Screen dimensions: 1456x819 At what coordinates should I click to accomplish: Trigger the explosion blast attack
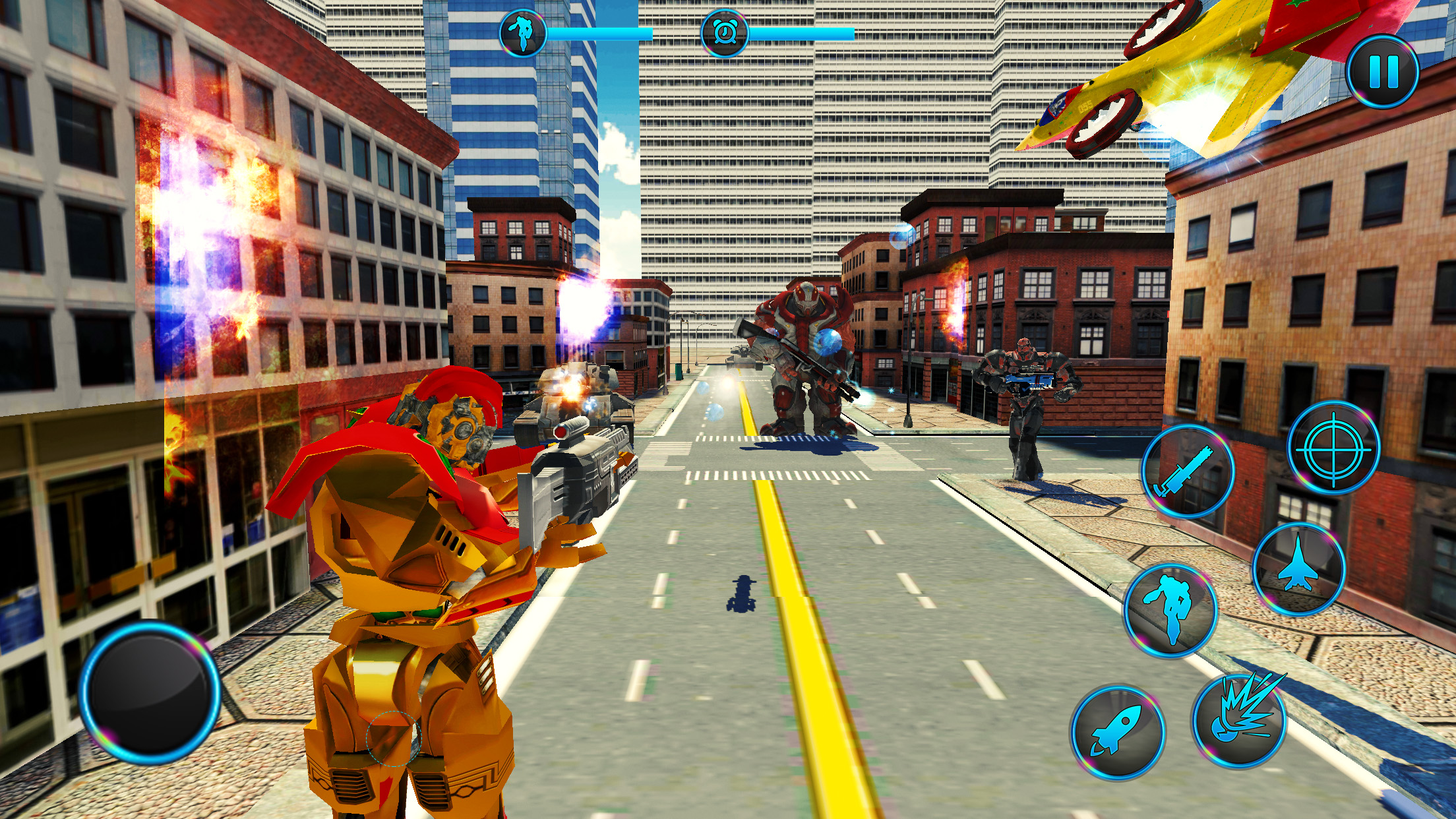(x=1240, y=720)
